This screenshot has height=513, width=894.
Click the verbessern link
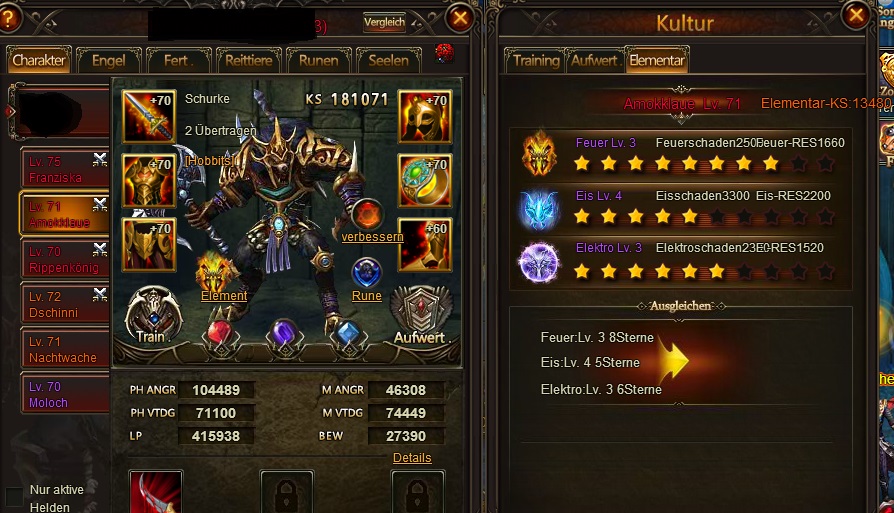point(372,237)
